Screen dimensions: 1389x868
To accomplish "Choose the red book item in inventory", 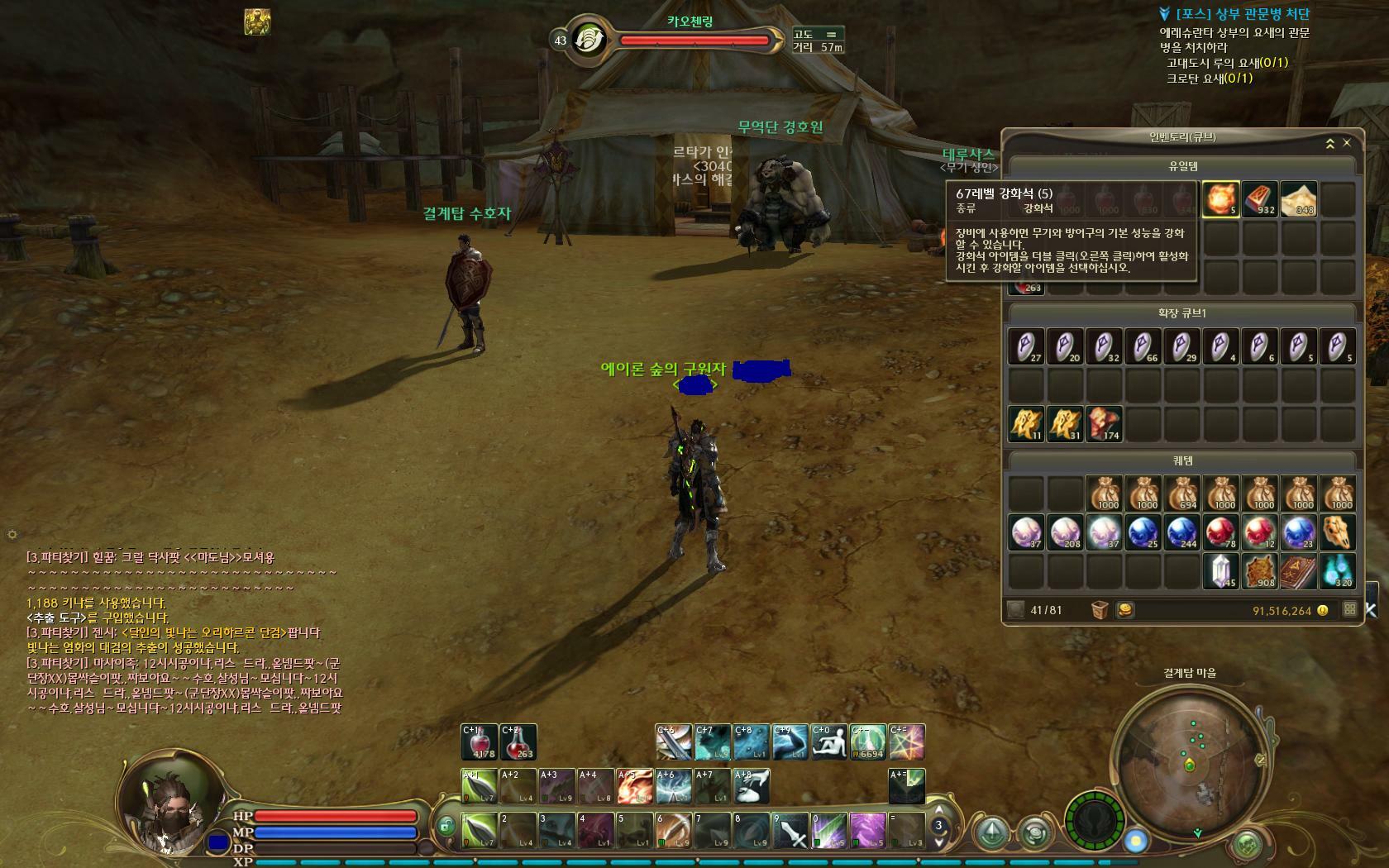I will [x=1298, y=571].
